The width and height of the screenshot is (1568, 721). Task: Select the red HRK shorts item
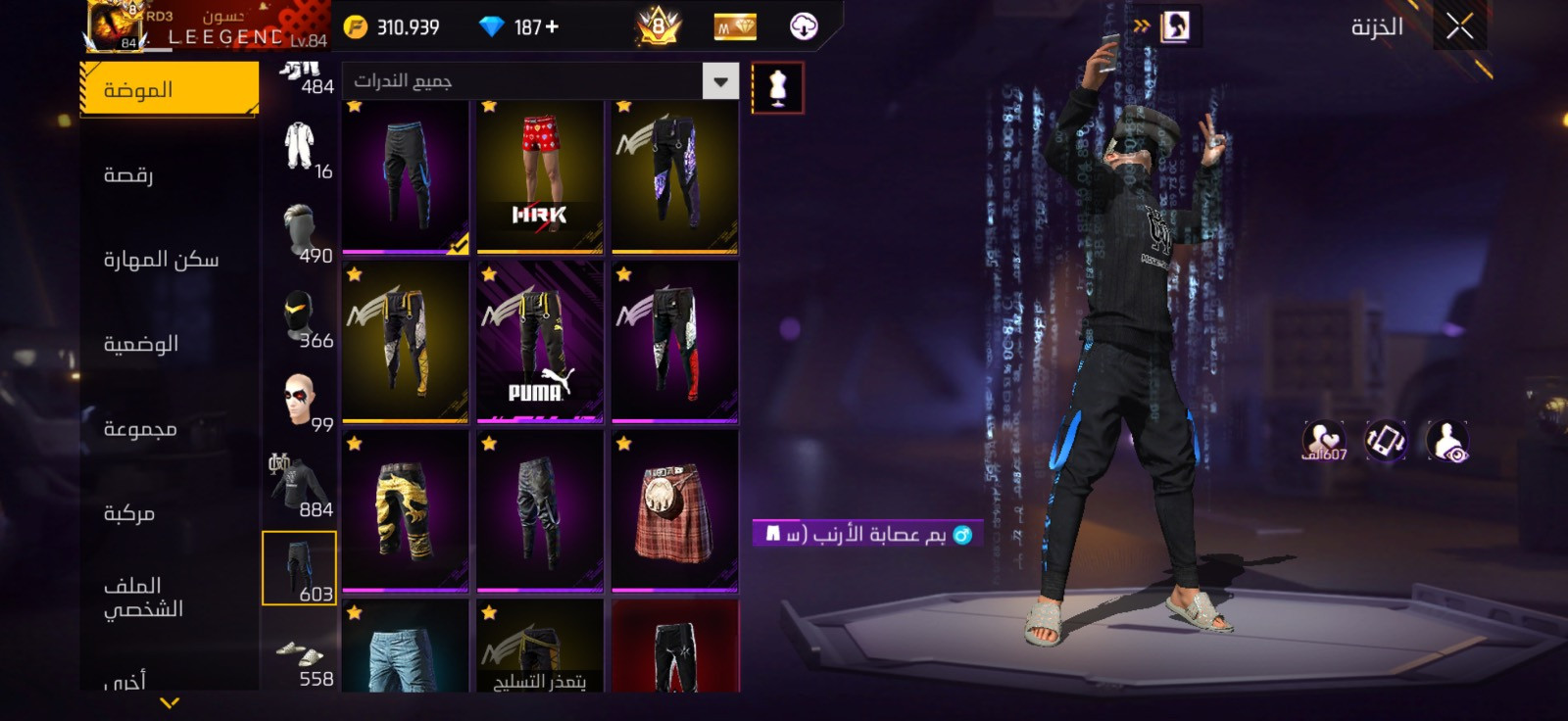[539, 176]
